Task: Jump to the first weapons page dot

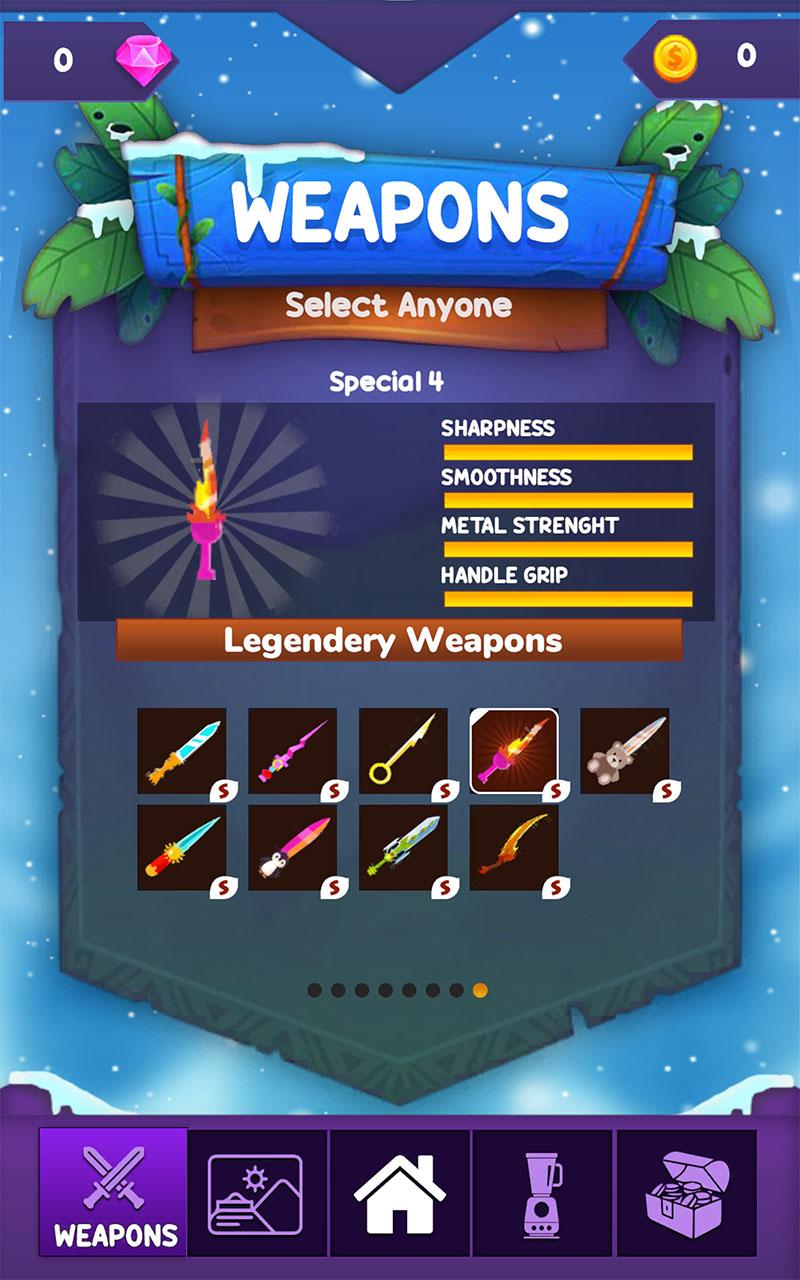Action: [x=314, y=990]
